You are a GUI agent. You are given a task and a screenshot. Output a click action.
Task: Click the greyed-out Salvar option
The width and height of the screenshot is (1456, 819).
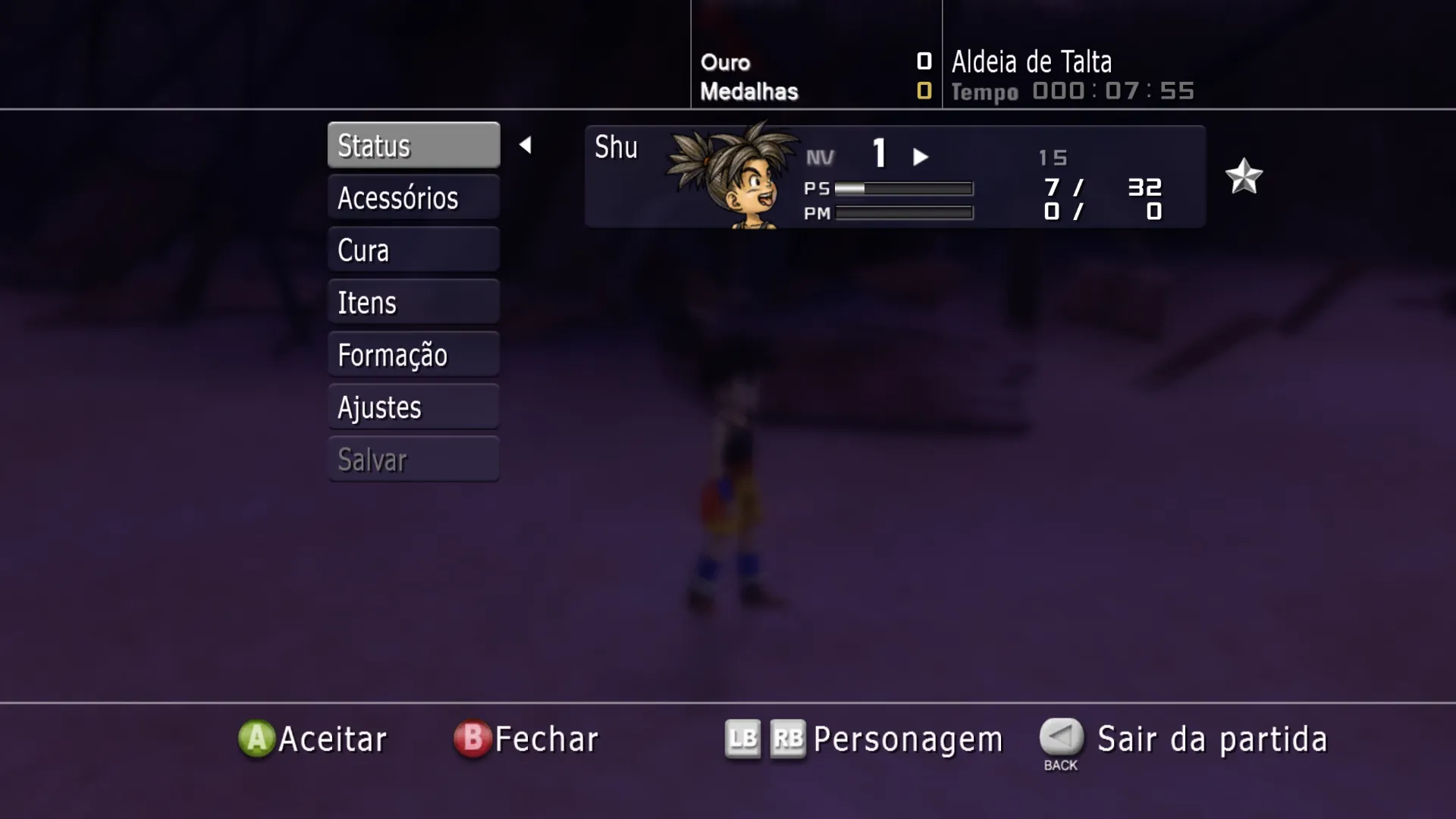pos(413,459)
